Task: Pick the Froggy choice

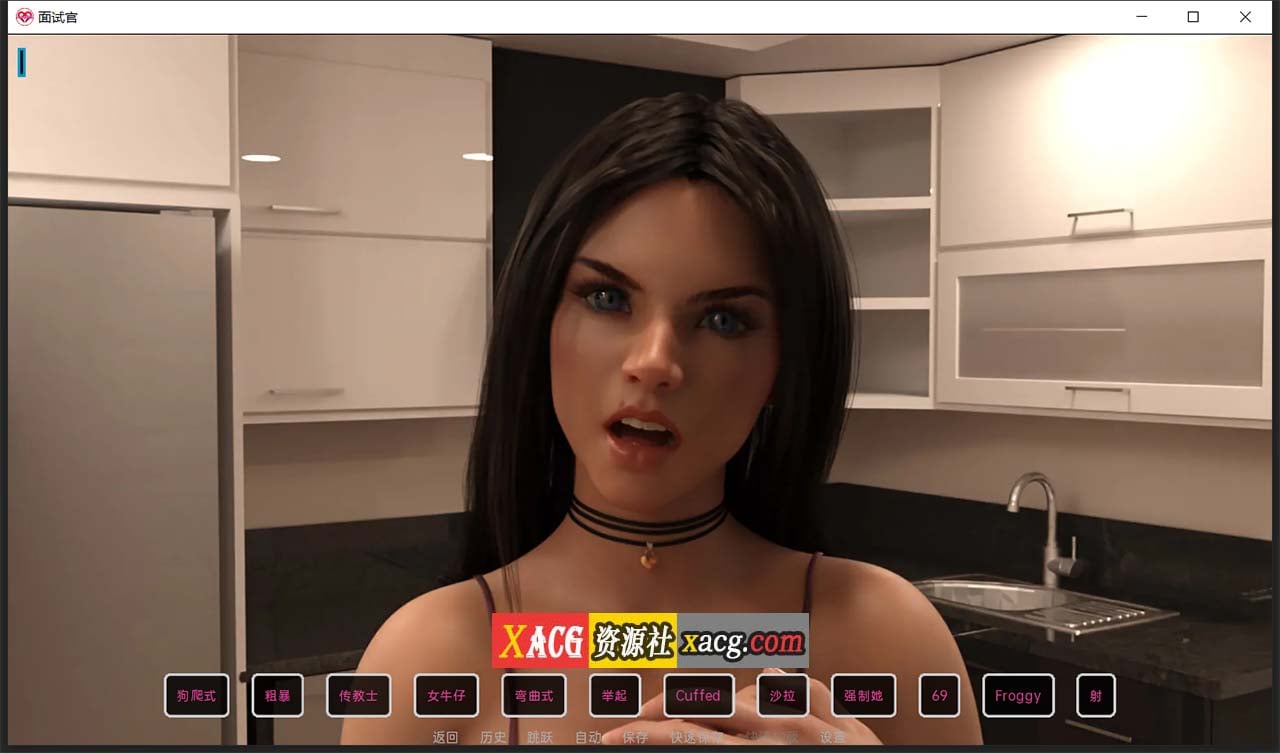Action: pyautogui.click(x=1018, y=695)
